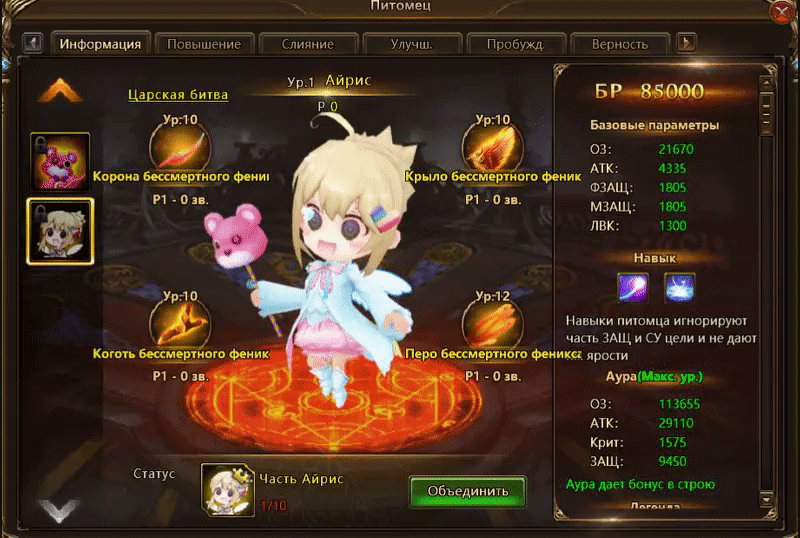800x538 pixels.
Task: Switch to the Слияние tab
Action: click(x=307, y=44)
